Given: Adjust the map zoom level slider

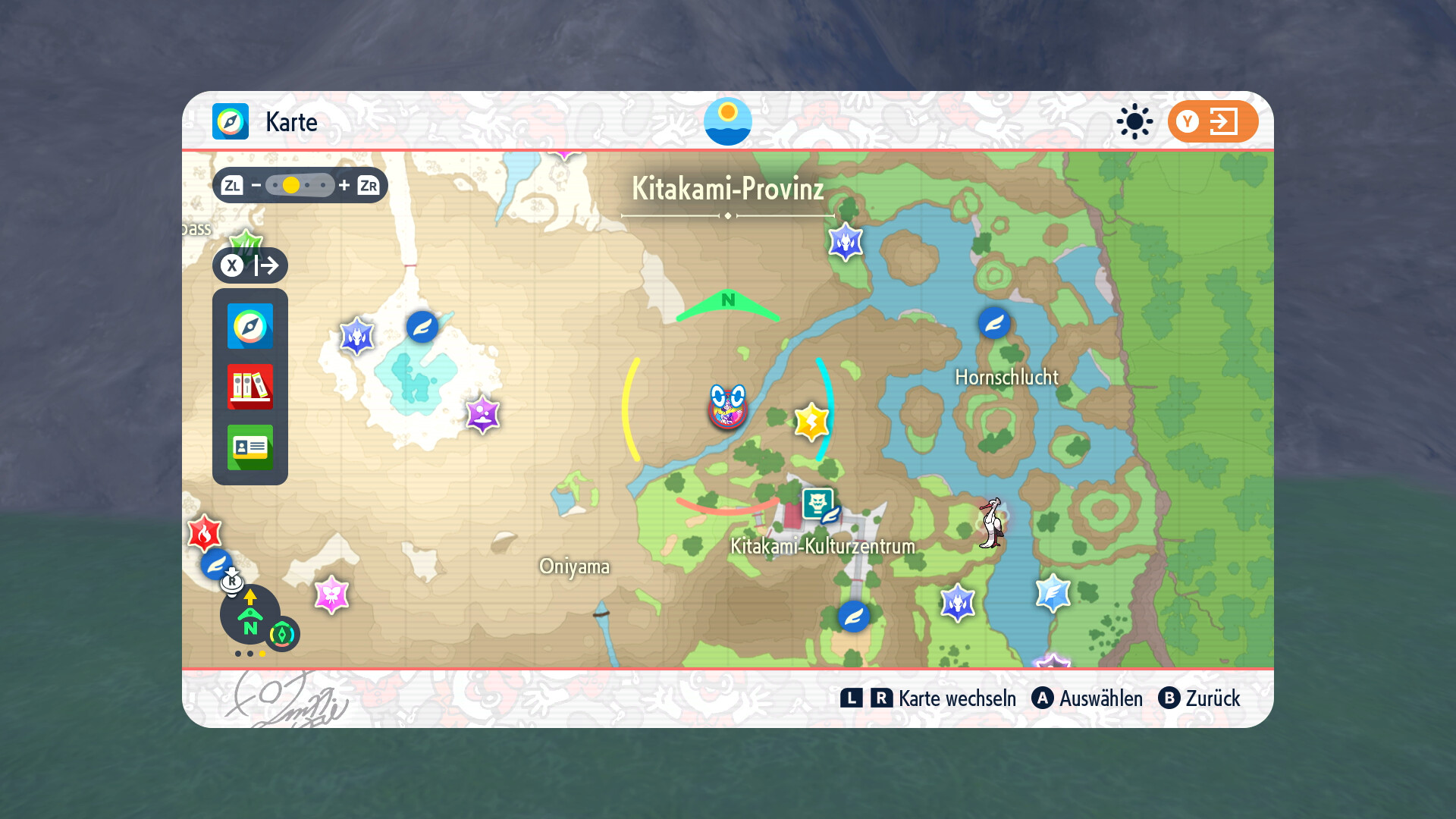Looking at the screenshot, I should coord(300,185).
